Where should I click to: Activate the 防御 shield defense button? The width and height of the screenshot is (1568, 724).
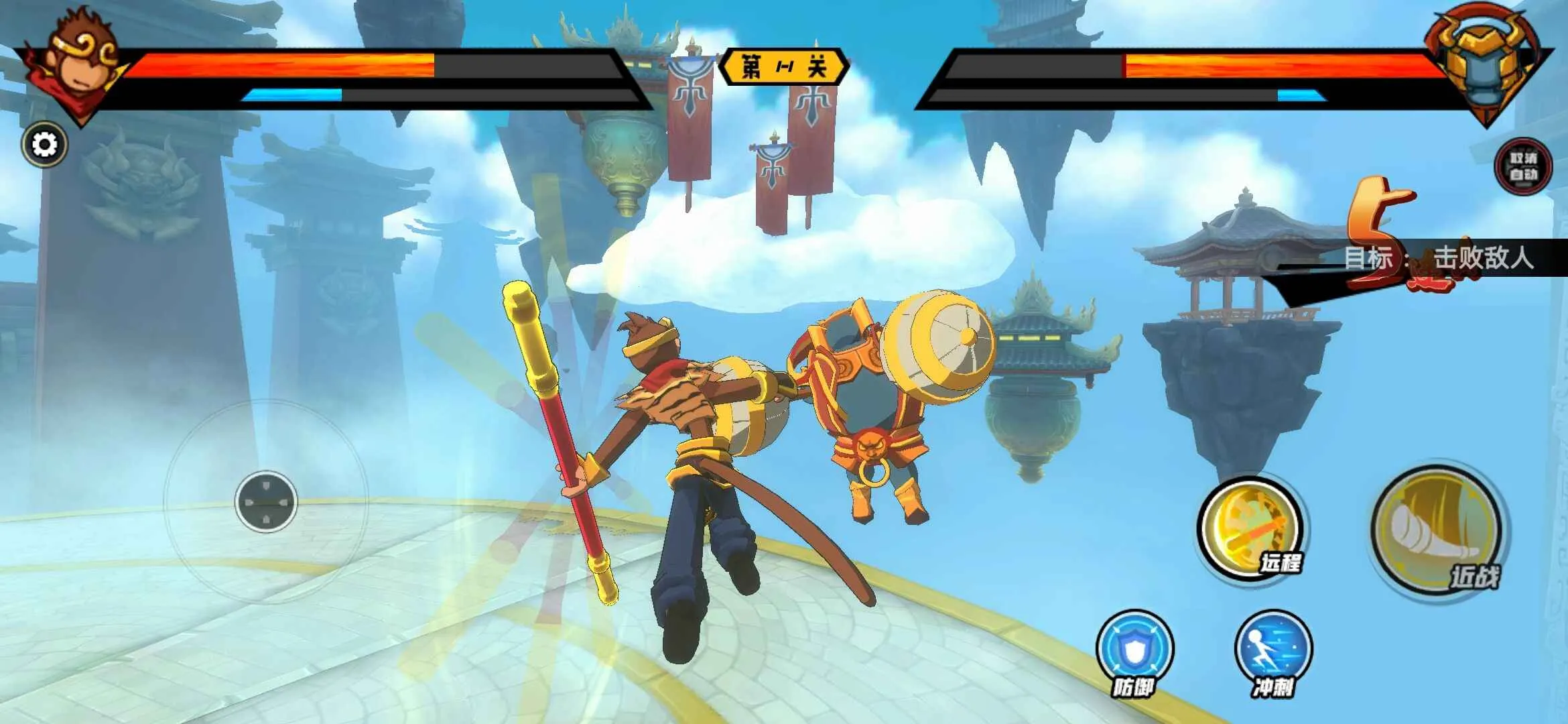pos(1134,649)
